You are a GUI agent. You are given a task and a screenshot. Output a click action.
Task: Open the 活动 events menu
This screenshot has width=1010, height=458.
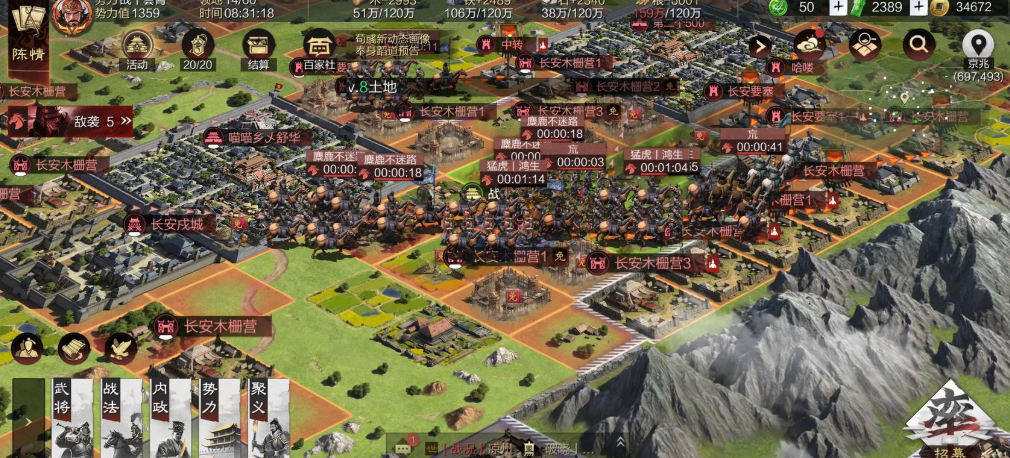coord(137,48)
